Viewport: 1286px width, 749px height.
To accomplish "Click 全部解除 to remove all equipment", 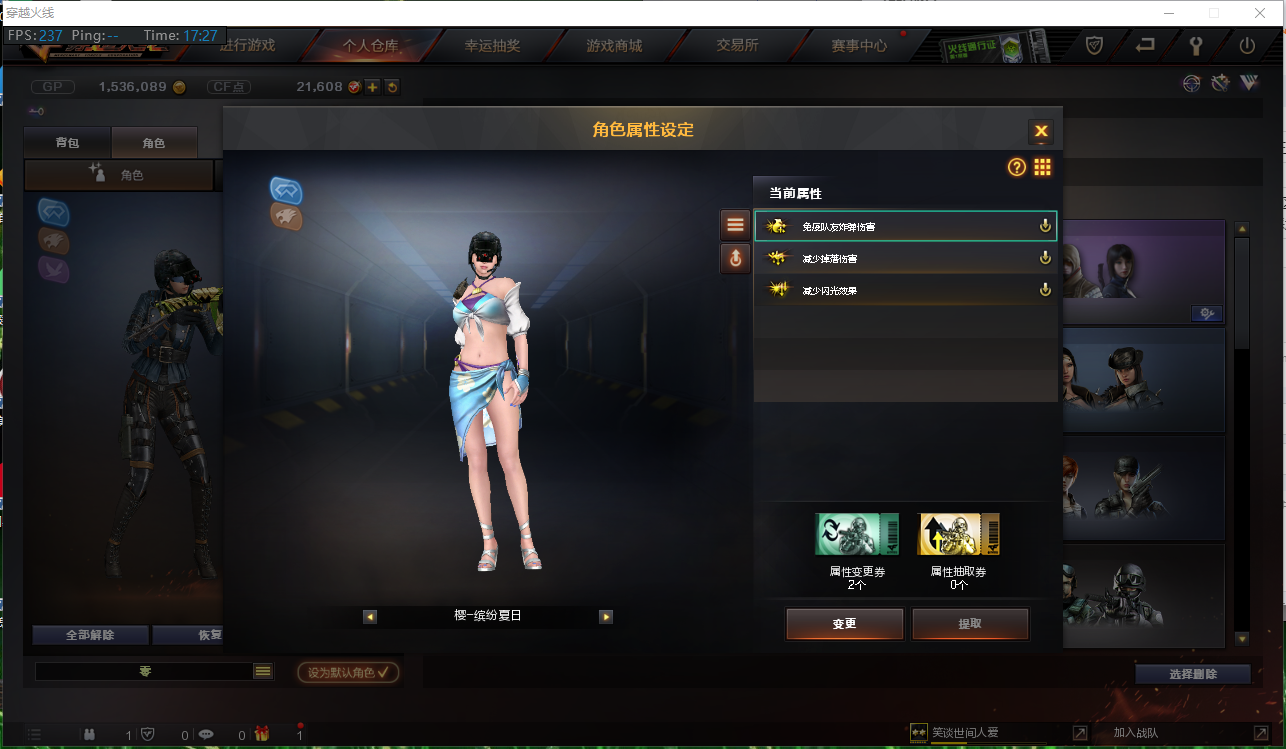I will [90, 635].
